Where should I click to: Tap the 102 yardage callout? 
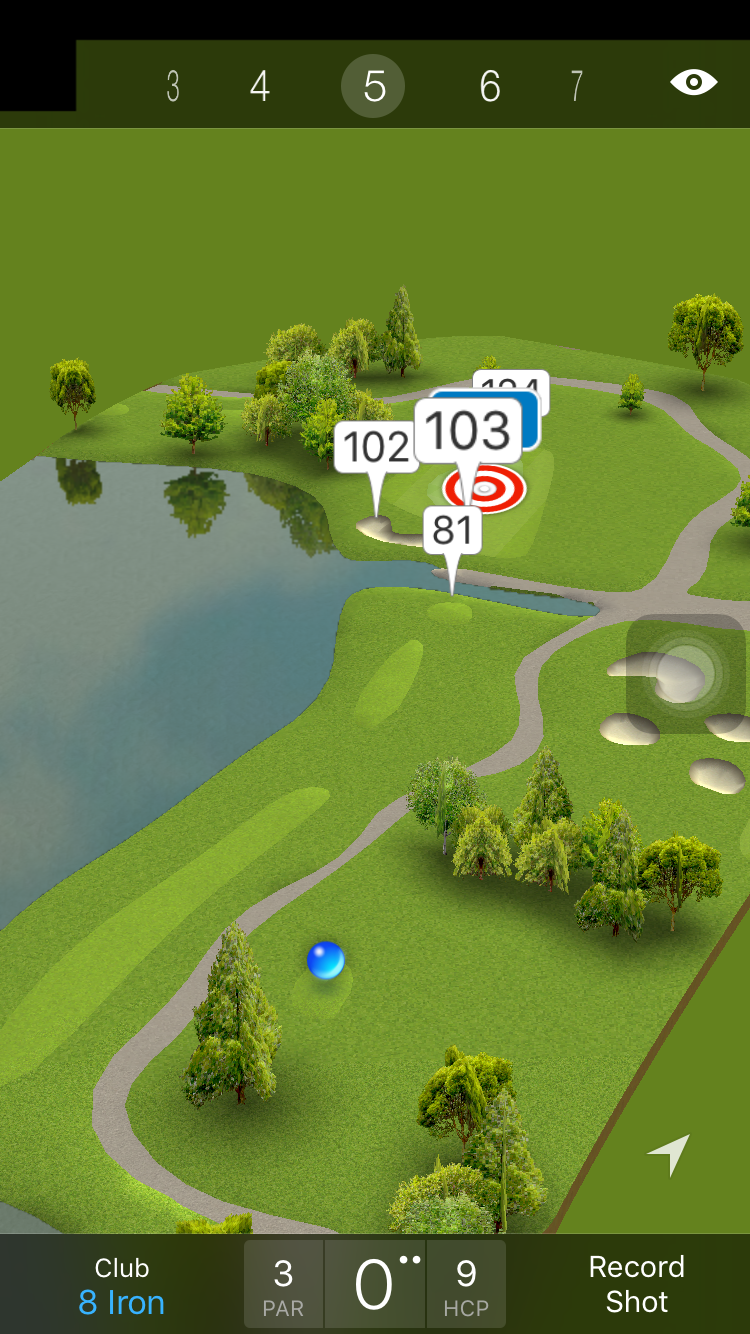375,447
